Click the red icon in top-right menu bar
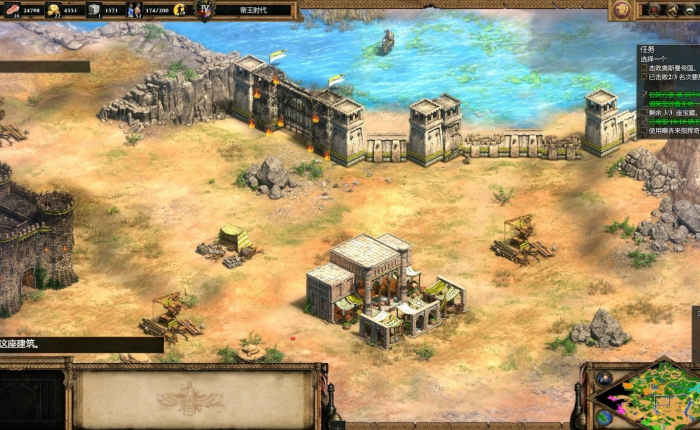This screenshot has height=430, width=700. (655, 10)
